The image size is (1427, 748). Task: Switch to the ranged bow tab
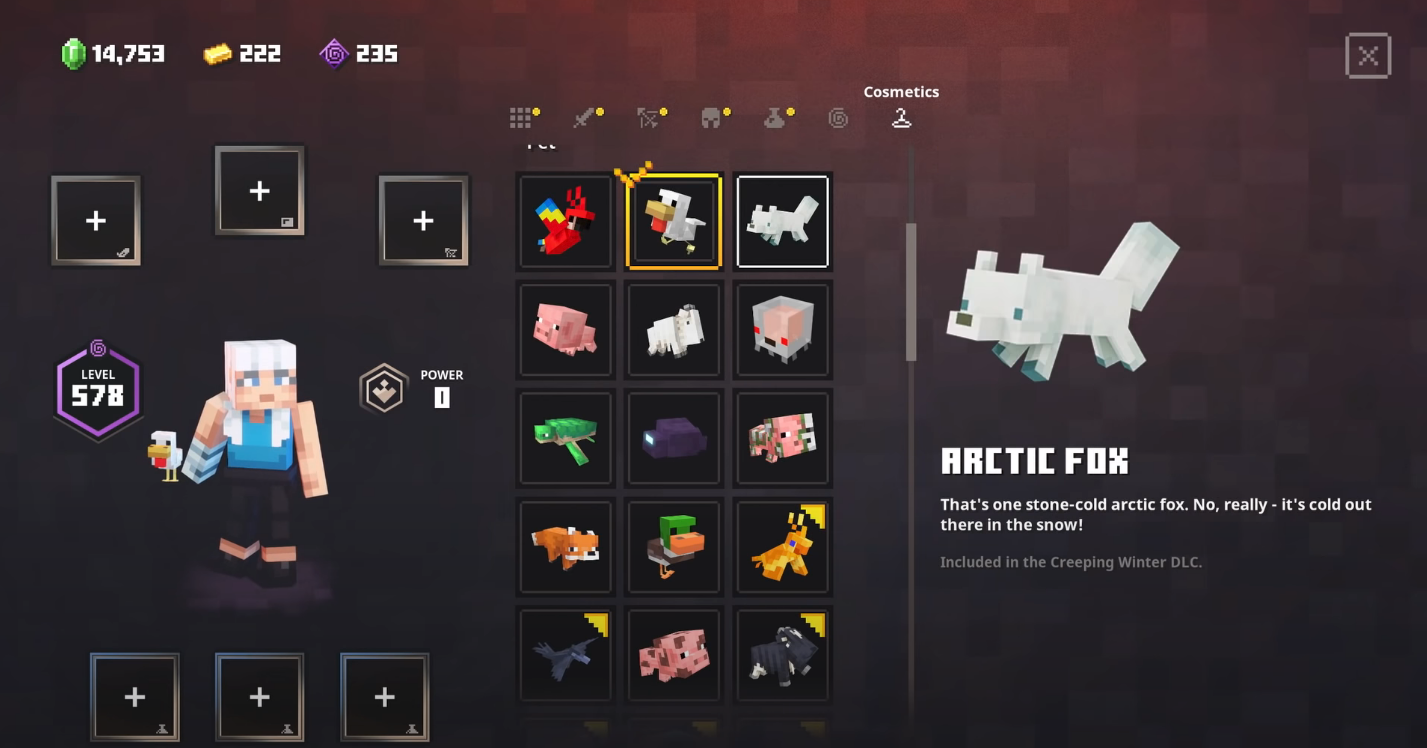pos(648,118)
